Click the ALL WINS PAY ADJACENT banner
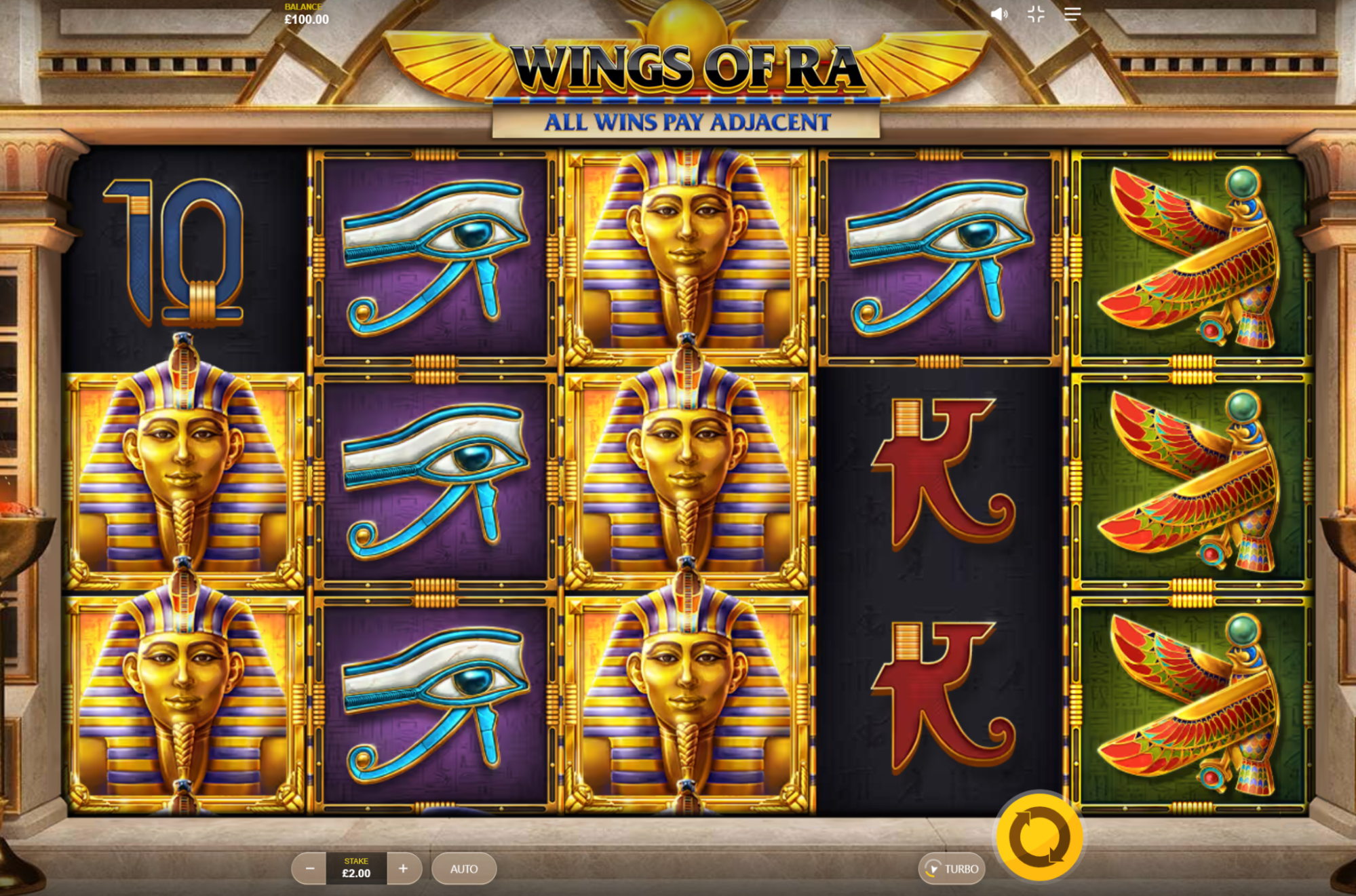 (x=686, y=122)
